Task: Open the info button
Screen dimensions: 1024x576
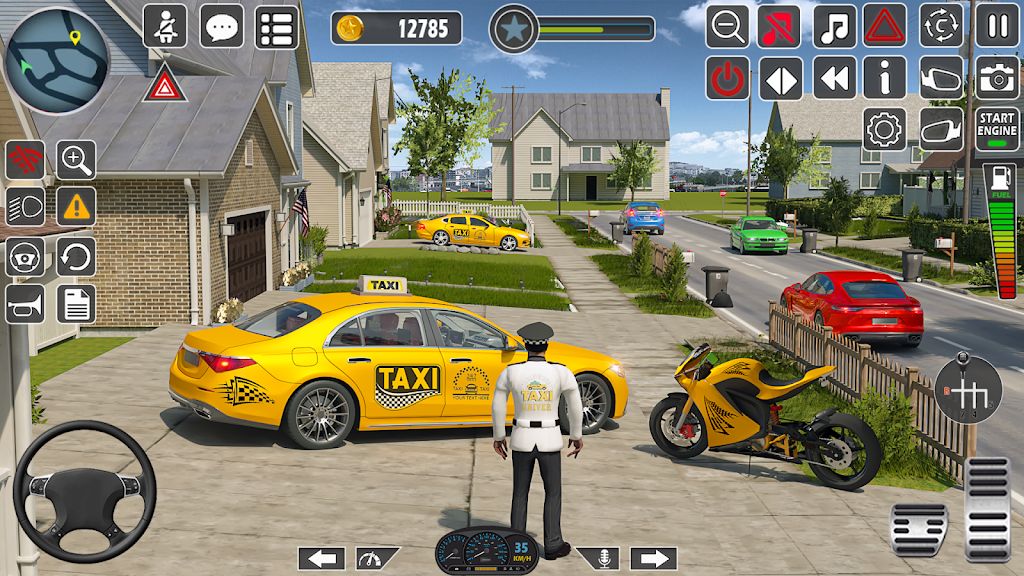Action: click(885, 78)
